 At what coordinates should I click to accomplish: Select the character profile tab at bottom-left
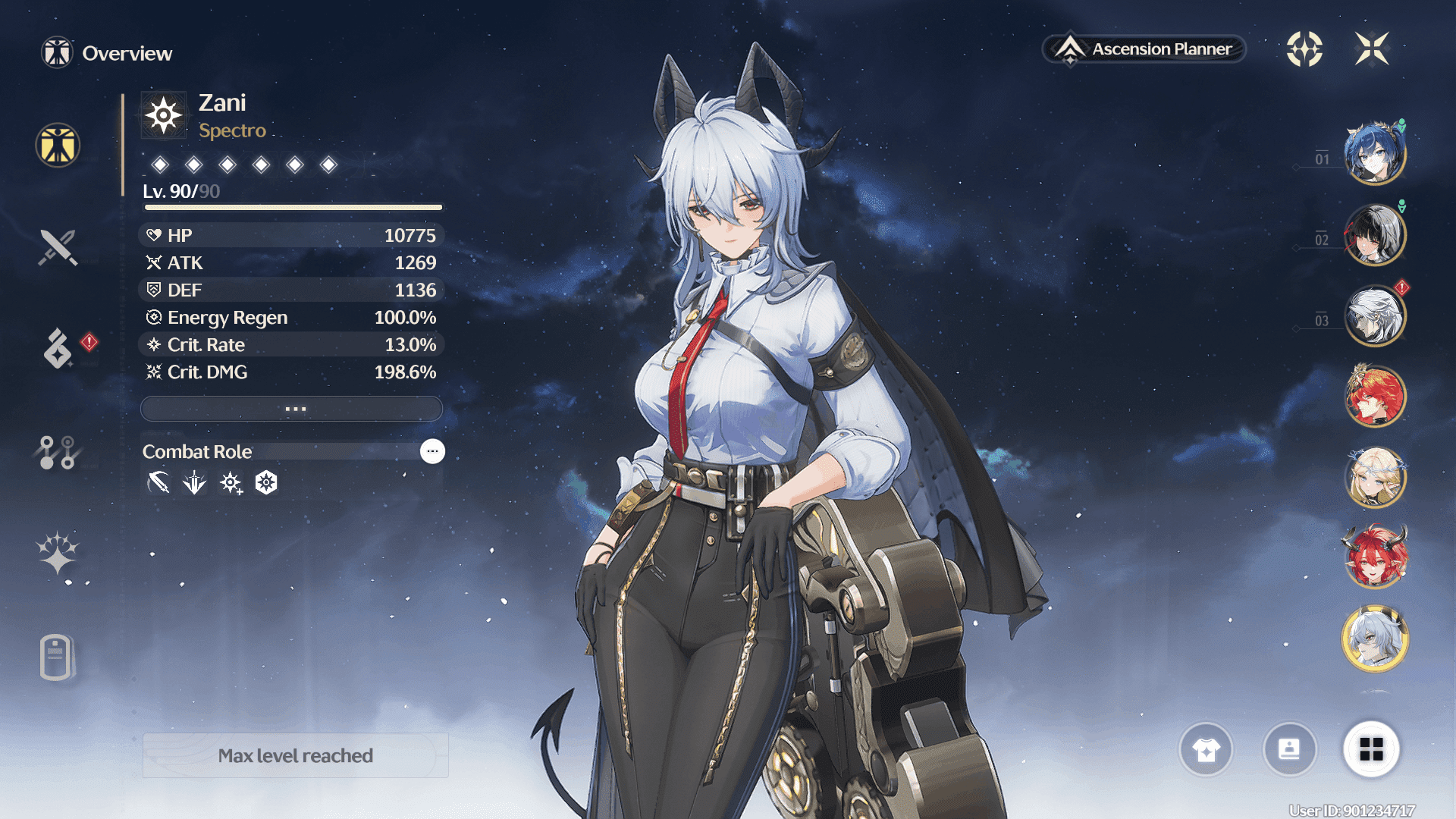click(56, 657)
